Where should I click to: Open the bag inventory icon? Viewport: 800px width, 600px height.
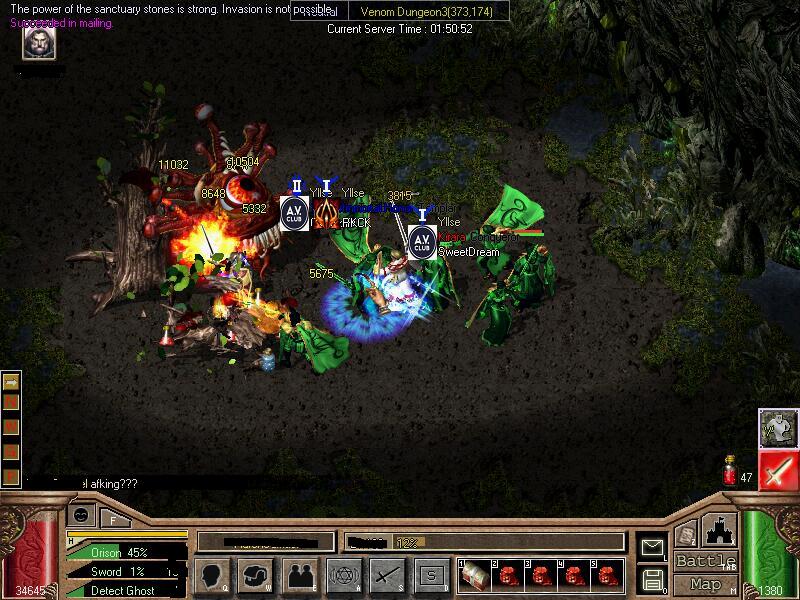[x=256, y=574]
